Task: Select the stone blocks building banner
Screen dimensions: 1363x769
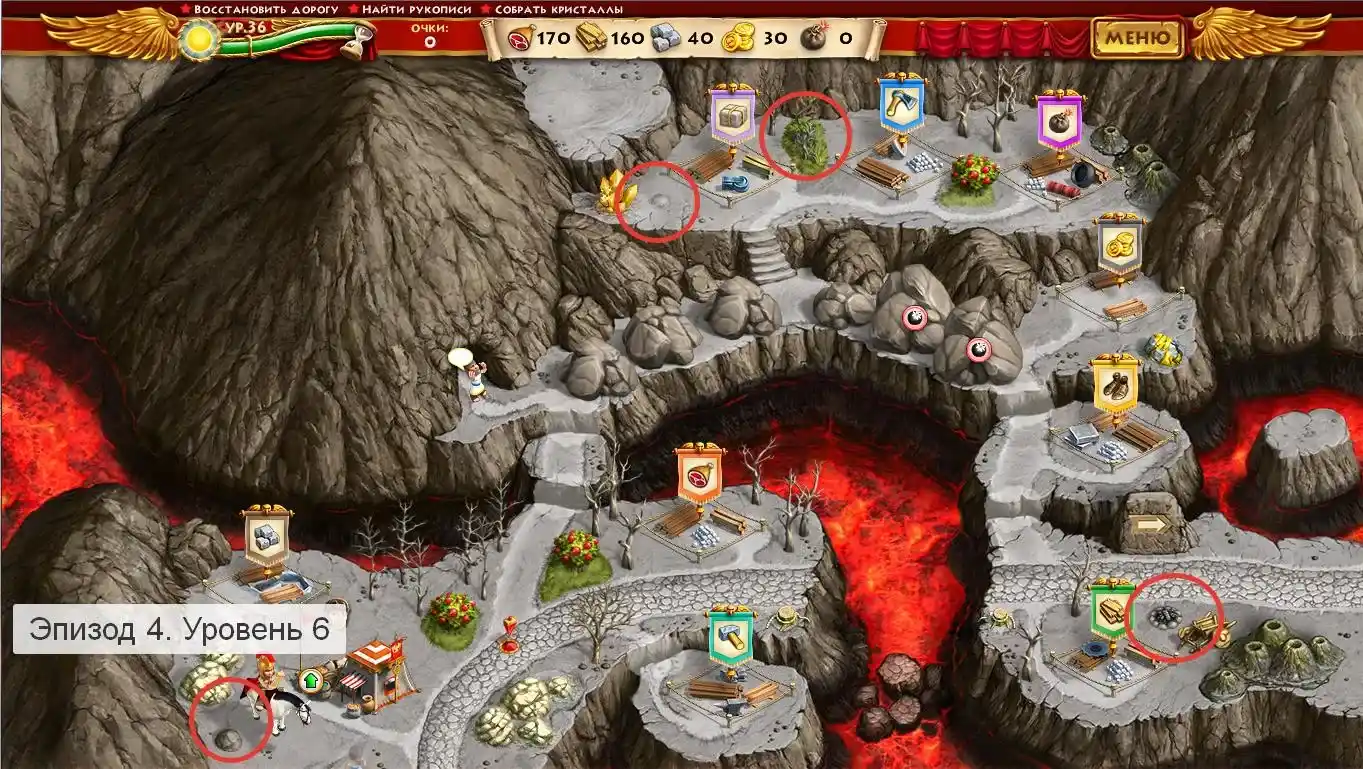Action: click(x=266, y=538)
